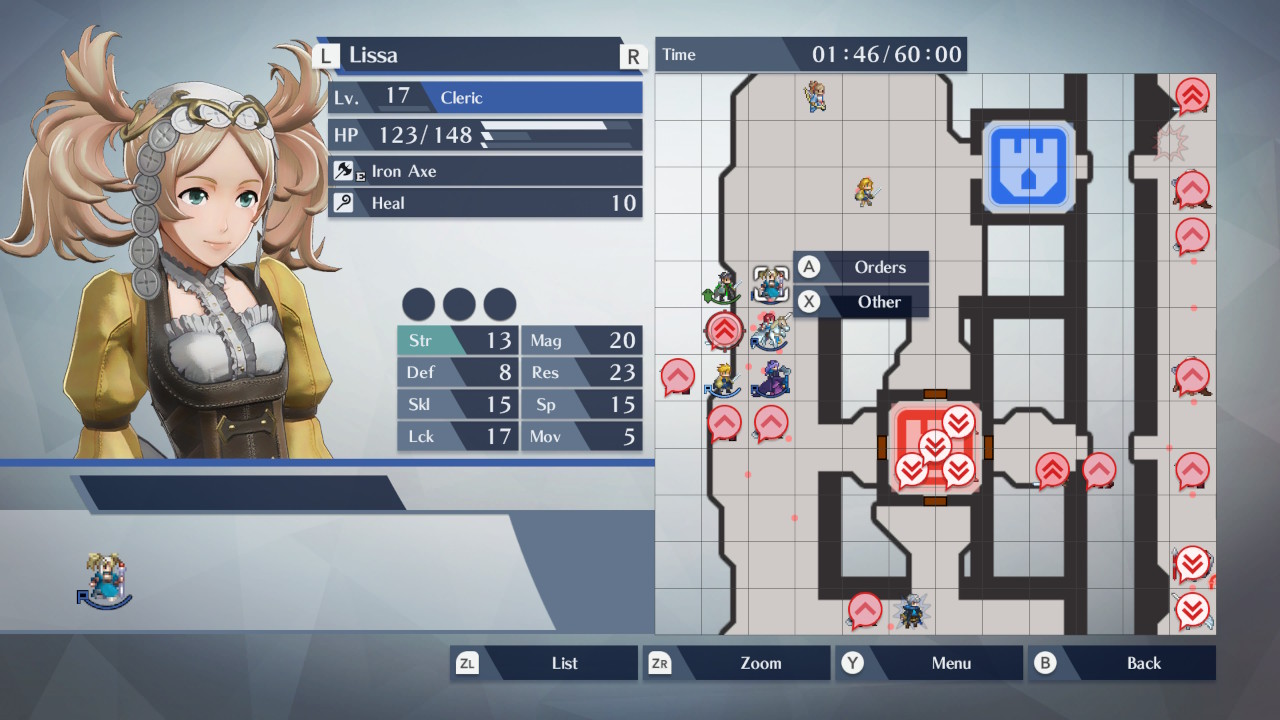Open the unit List
1280x720 pixels.
545,663
